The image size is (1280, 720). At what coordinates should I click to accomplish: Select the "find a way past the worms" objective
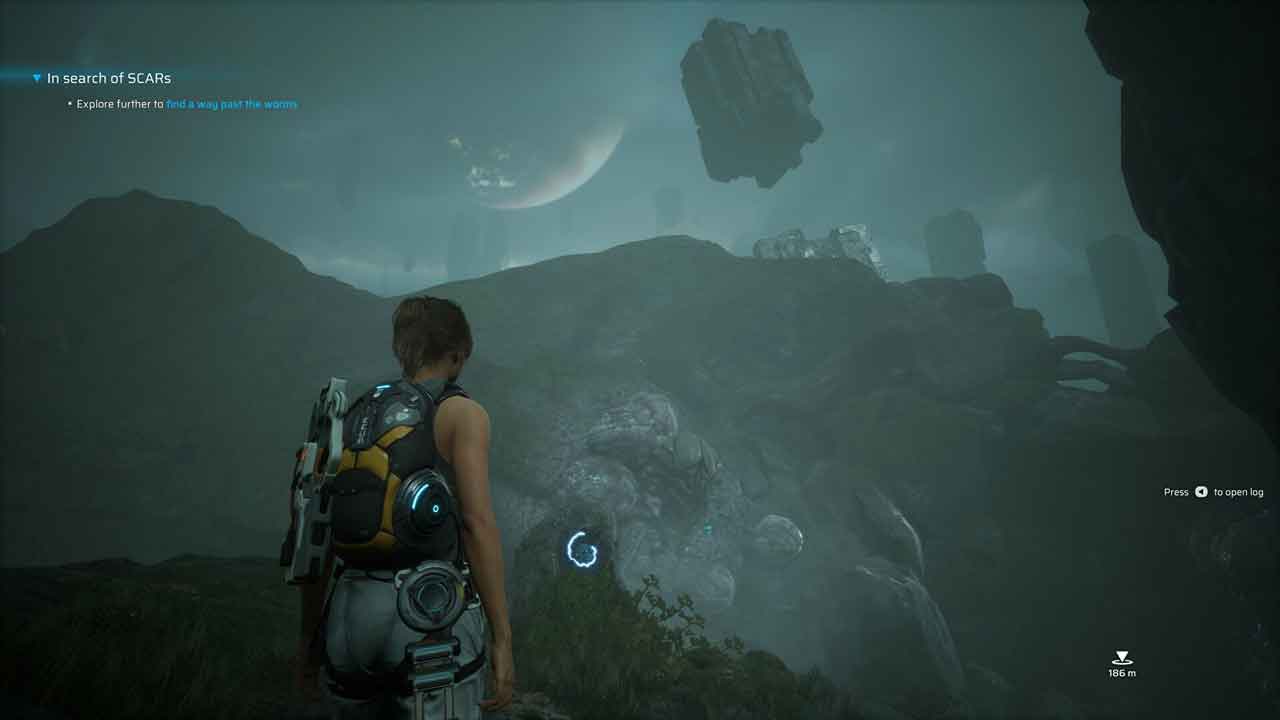pyautogui.click(x=231, y=104)
